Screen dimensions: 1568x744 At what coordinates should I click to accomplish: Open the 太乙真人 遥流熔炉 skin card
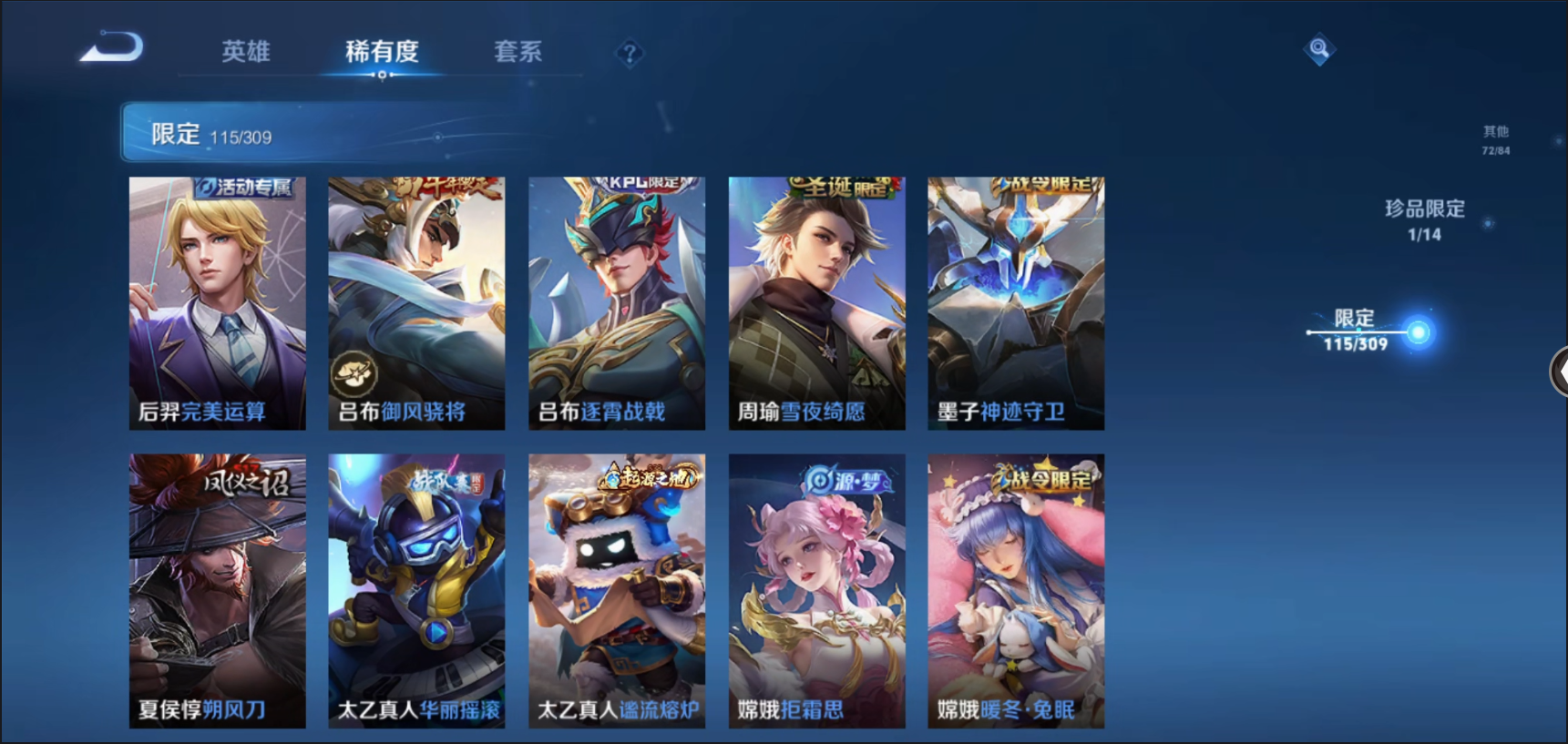pyautogui.click(x=617, y=590)
